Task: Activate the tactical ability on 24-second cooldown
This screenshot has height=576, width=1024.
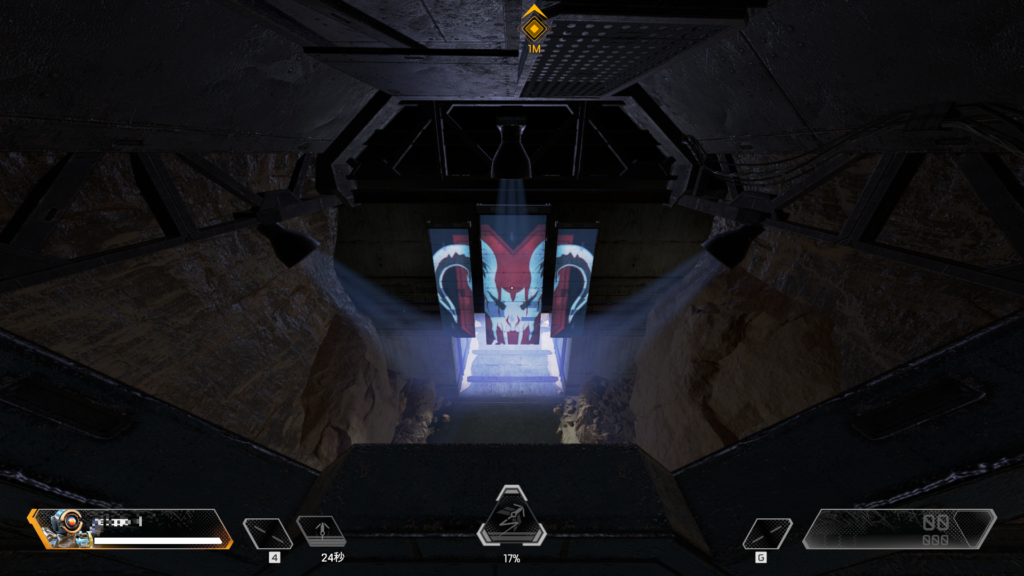Action: point(321,531)
